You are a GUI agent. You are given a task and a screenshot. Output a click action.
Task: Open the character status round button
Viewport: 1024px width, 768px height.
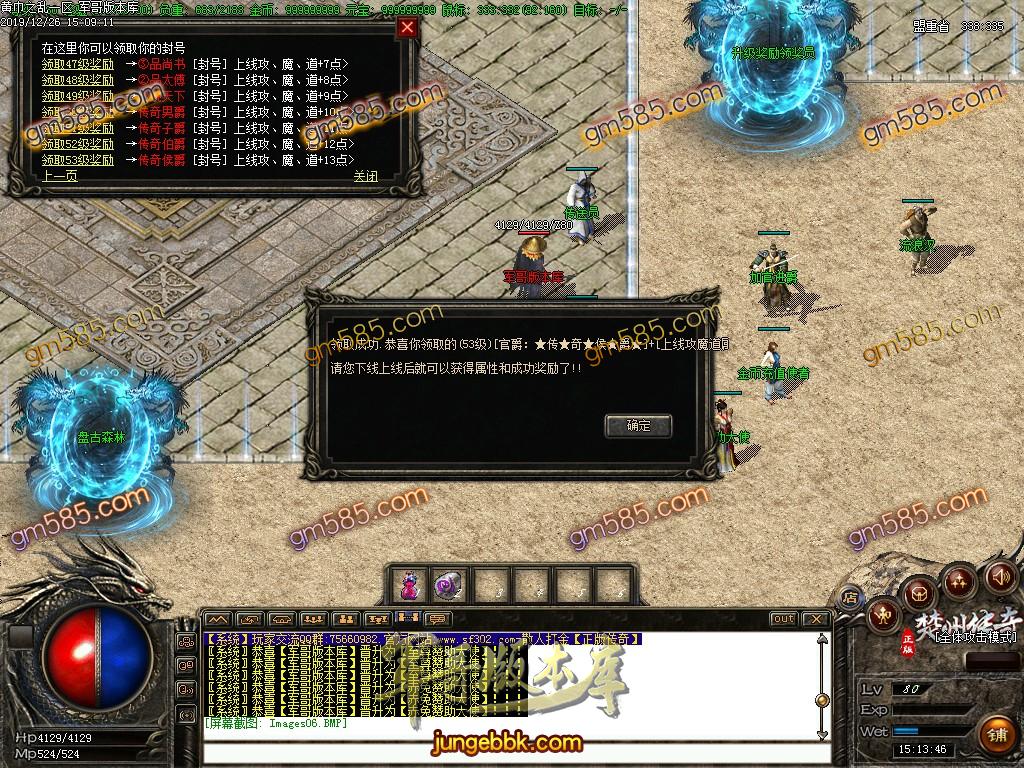point(884,616)
